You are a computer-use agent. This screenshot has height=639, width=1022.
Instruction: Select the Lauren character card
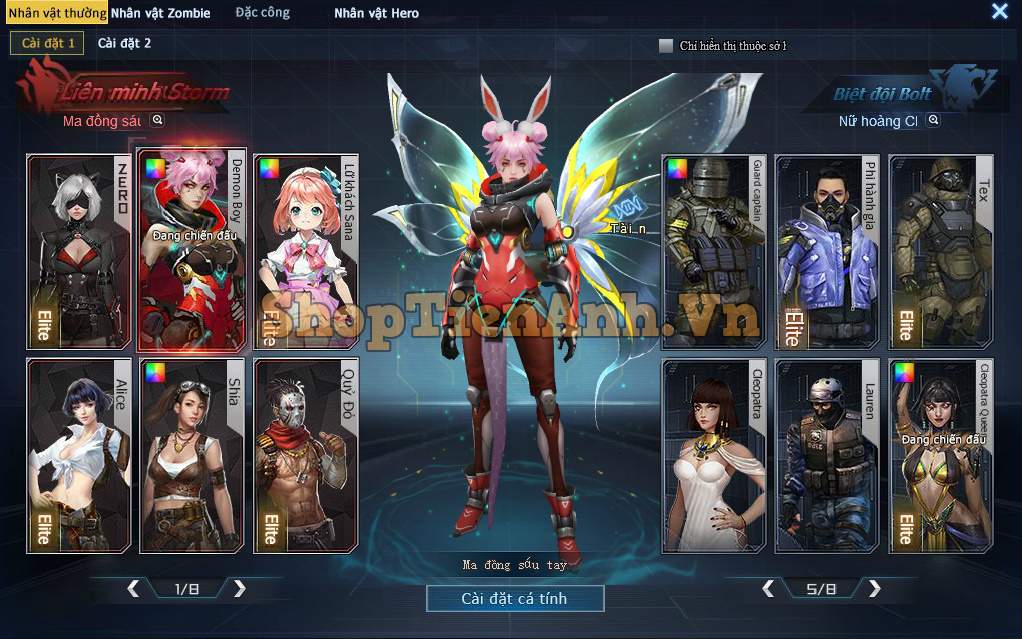[827, 455]
